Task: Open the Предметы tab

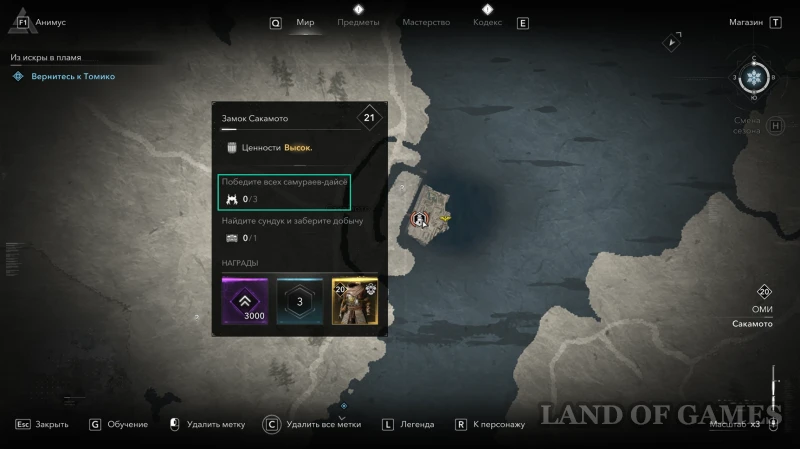Action: [x=358, y=22]
